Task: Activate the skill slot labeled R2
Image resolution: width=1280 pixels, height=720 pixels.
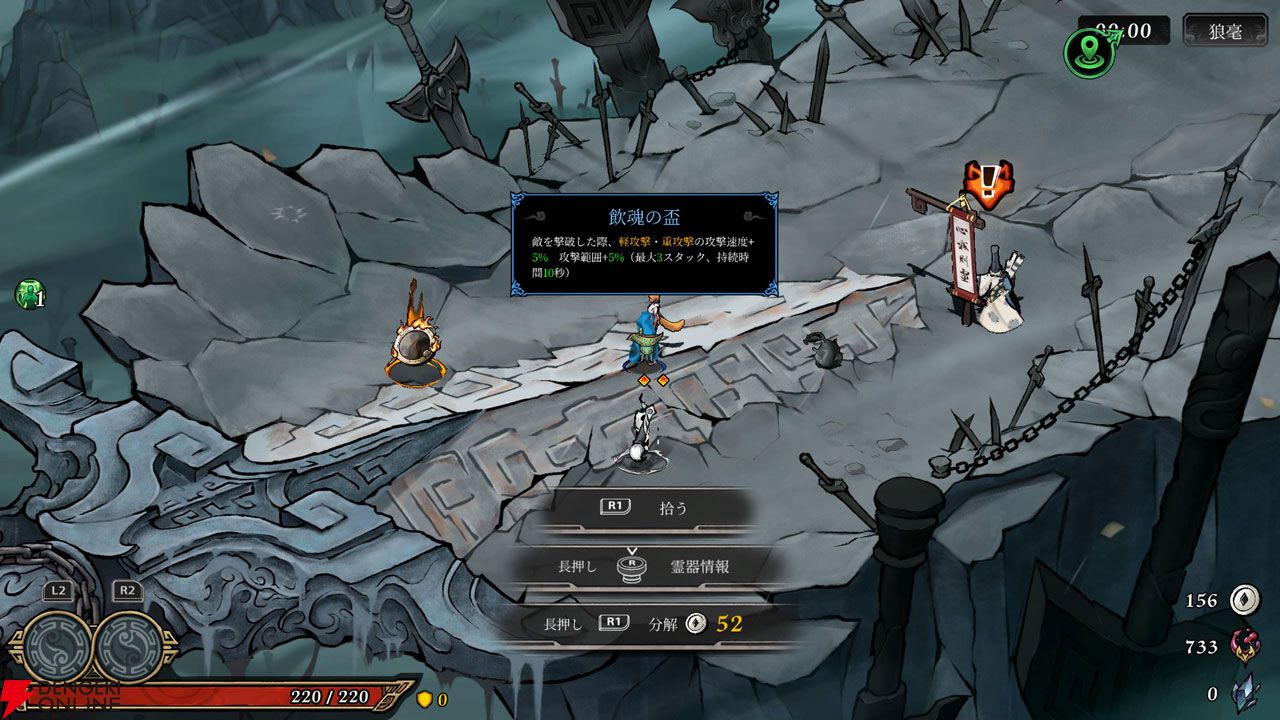Action: (x=129, y=645)
